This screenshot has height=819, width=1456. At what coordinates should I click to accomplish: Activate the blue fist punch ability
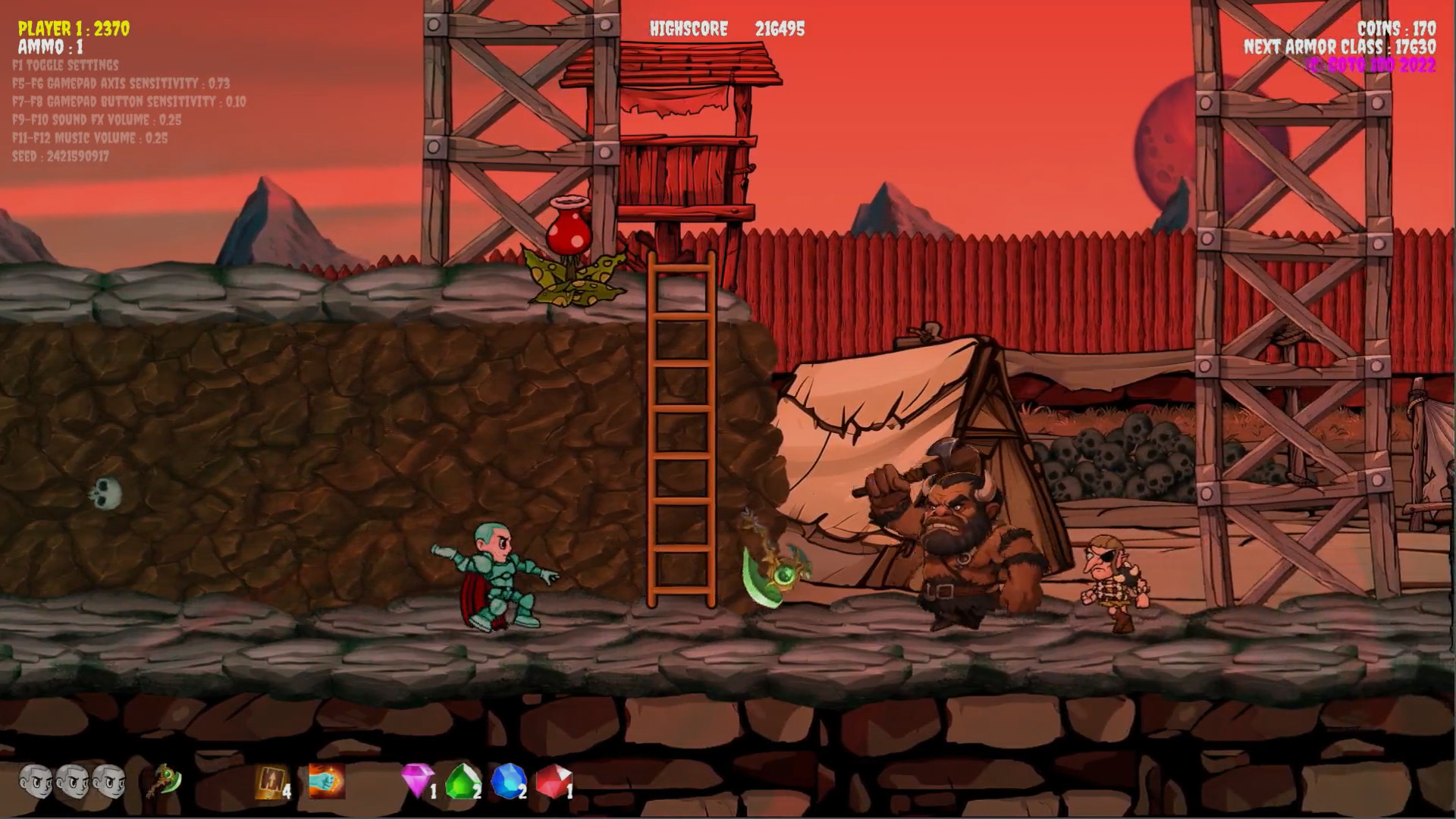[327, 780]
